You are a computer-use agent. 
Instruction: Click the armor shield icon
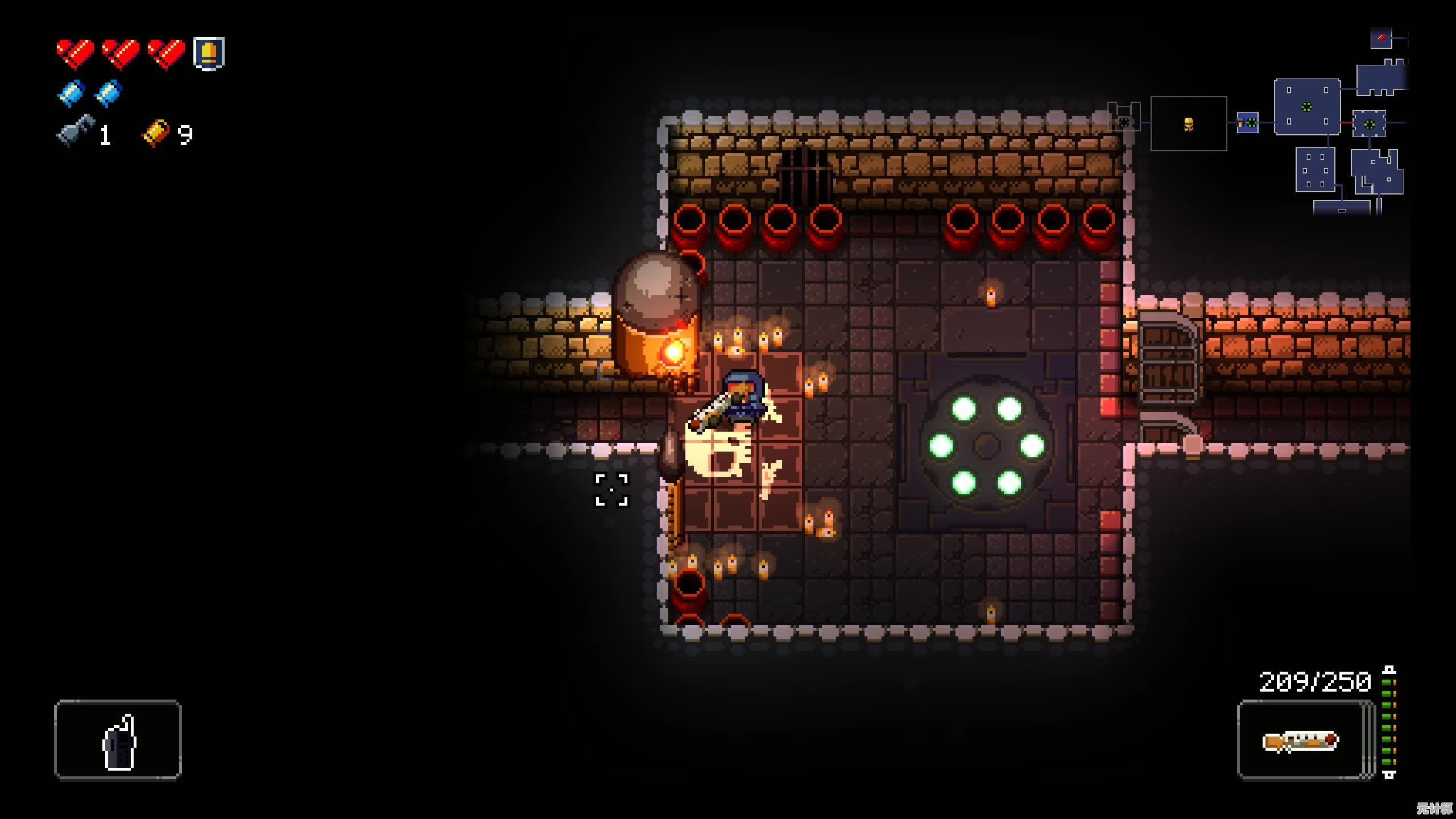pos(209,53)
